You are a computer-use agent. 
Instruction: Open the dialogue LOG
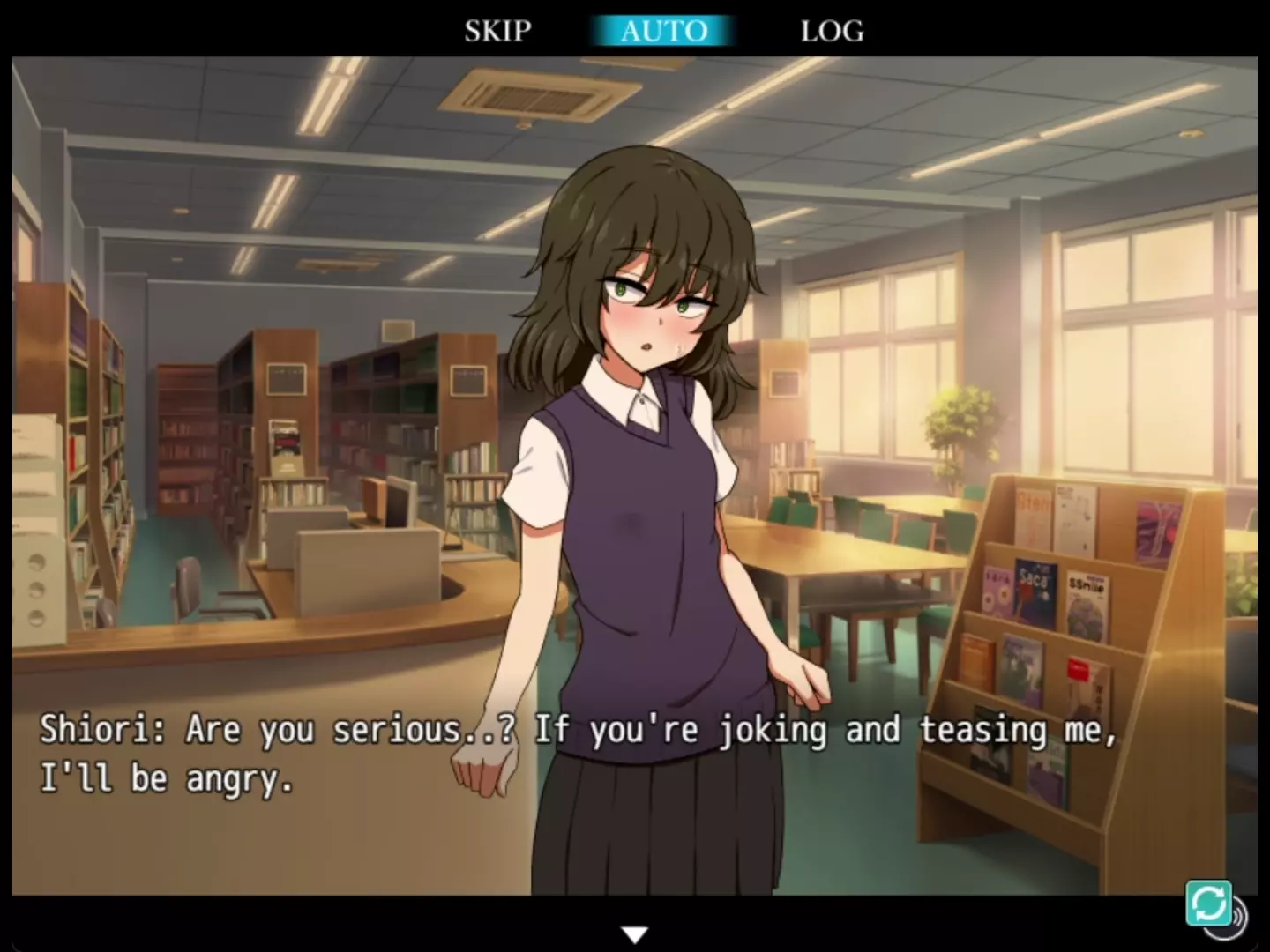(x=832, y=31)
